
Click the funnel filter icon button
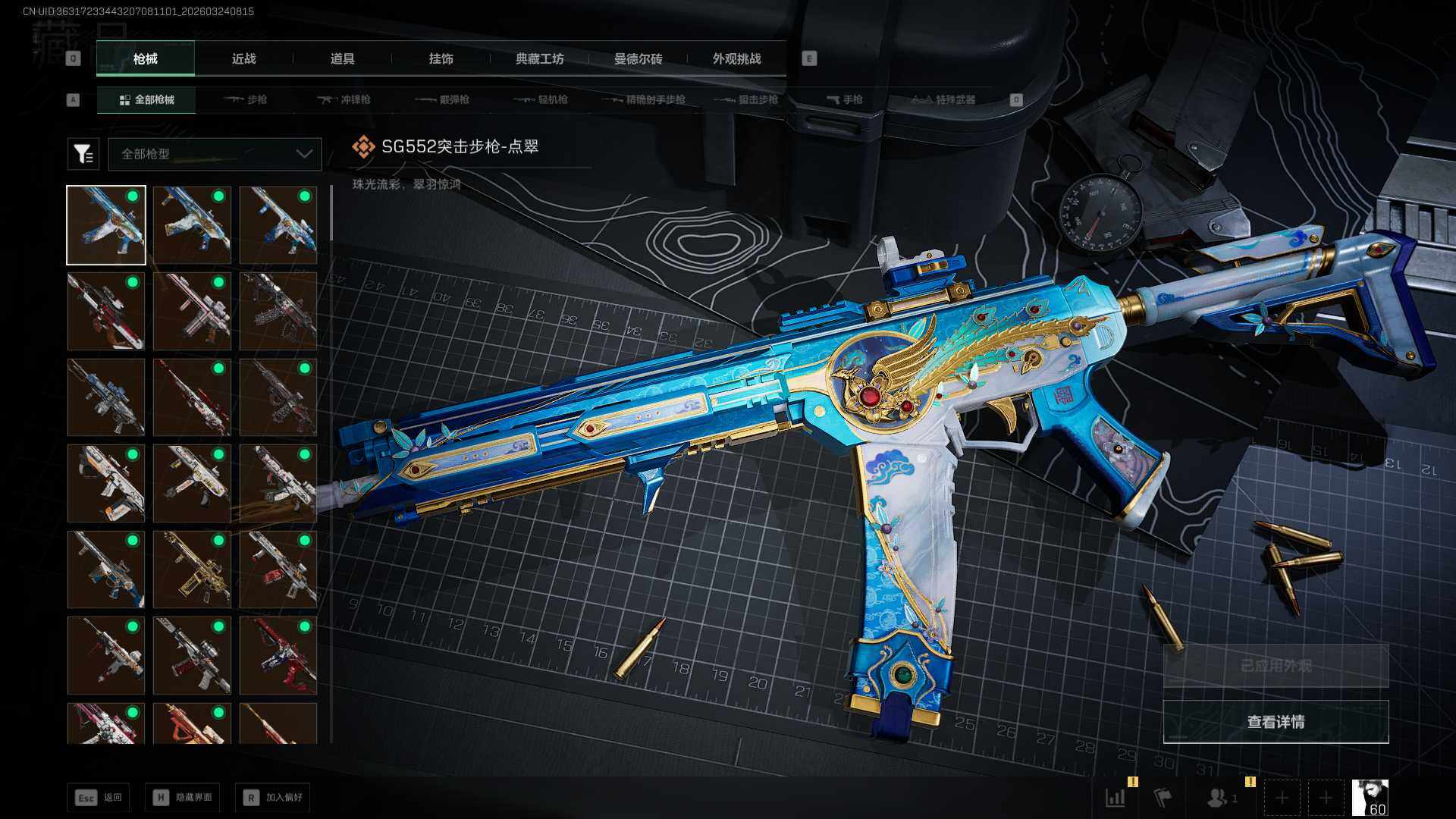[x=83, y=154]
